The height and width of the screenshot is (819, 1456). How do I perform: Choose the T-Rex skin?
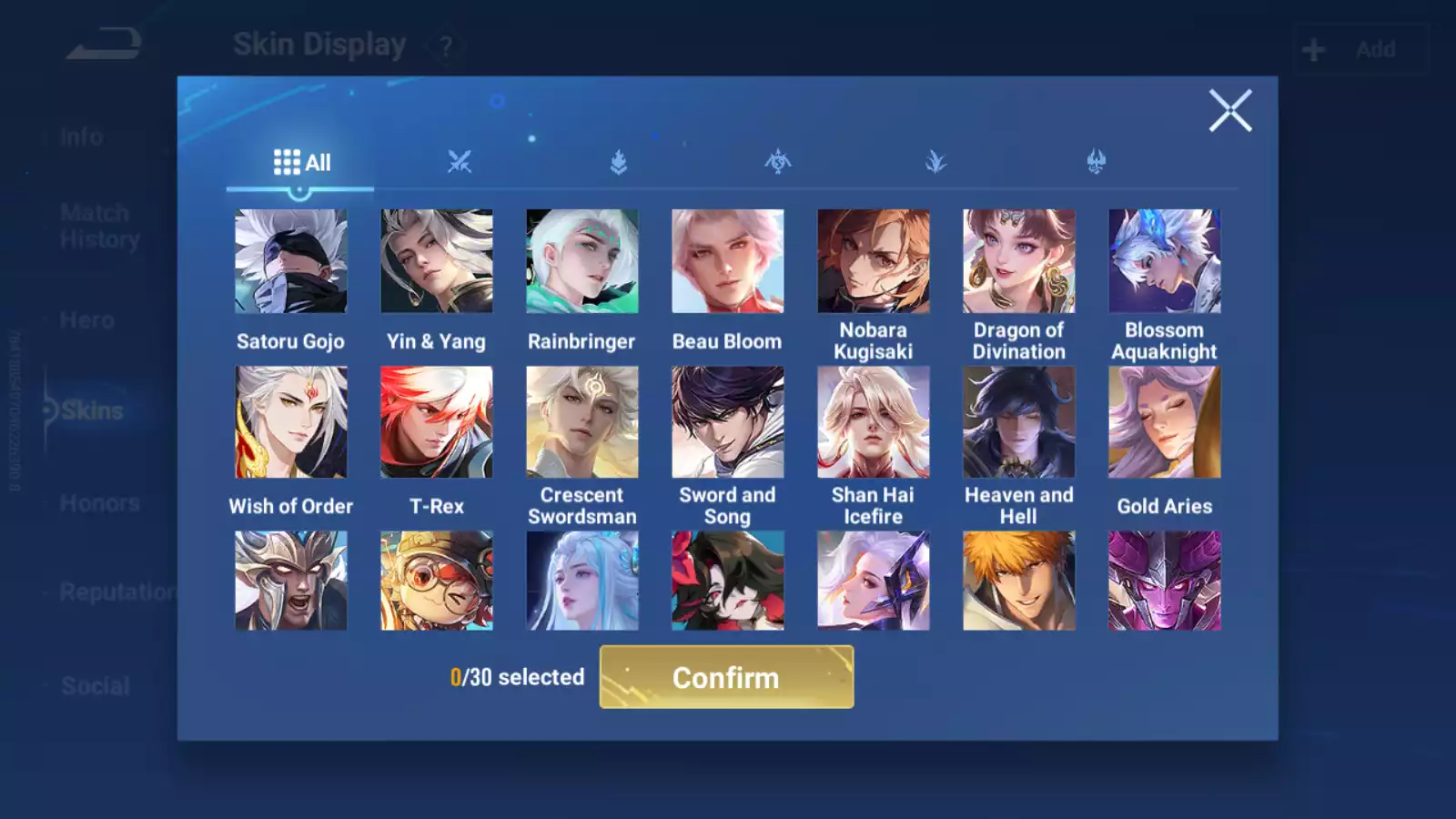(437, 422)
